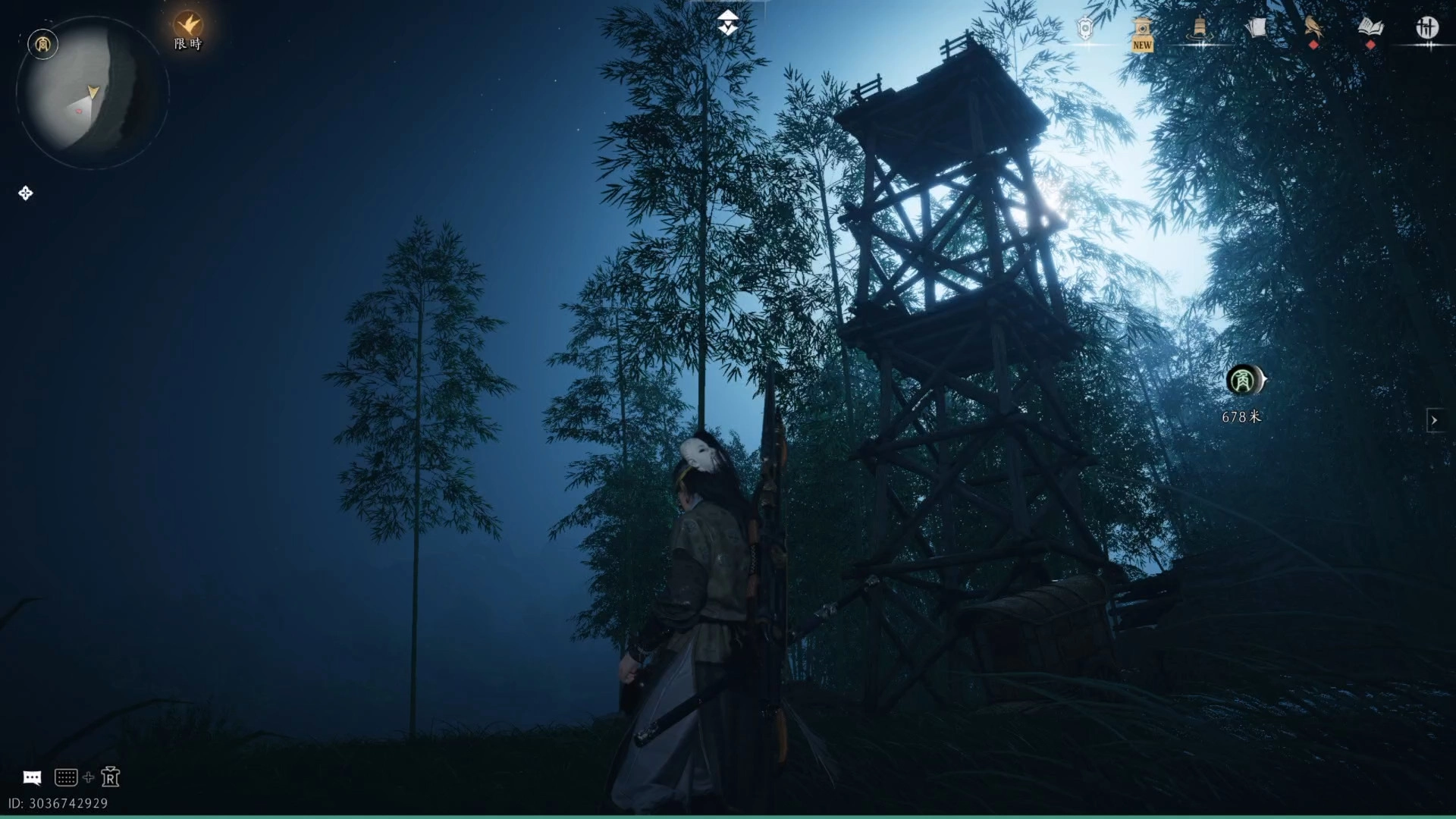1456x819 pixels.
Task: Open the lantern icon marked NEW
Action: 1142,33
